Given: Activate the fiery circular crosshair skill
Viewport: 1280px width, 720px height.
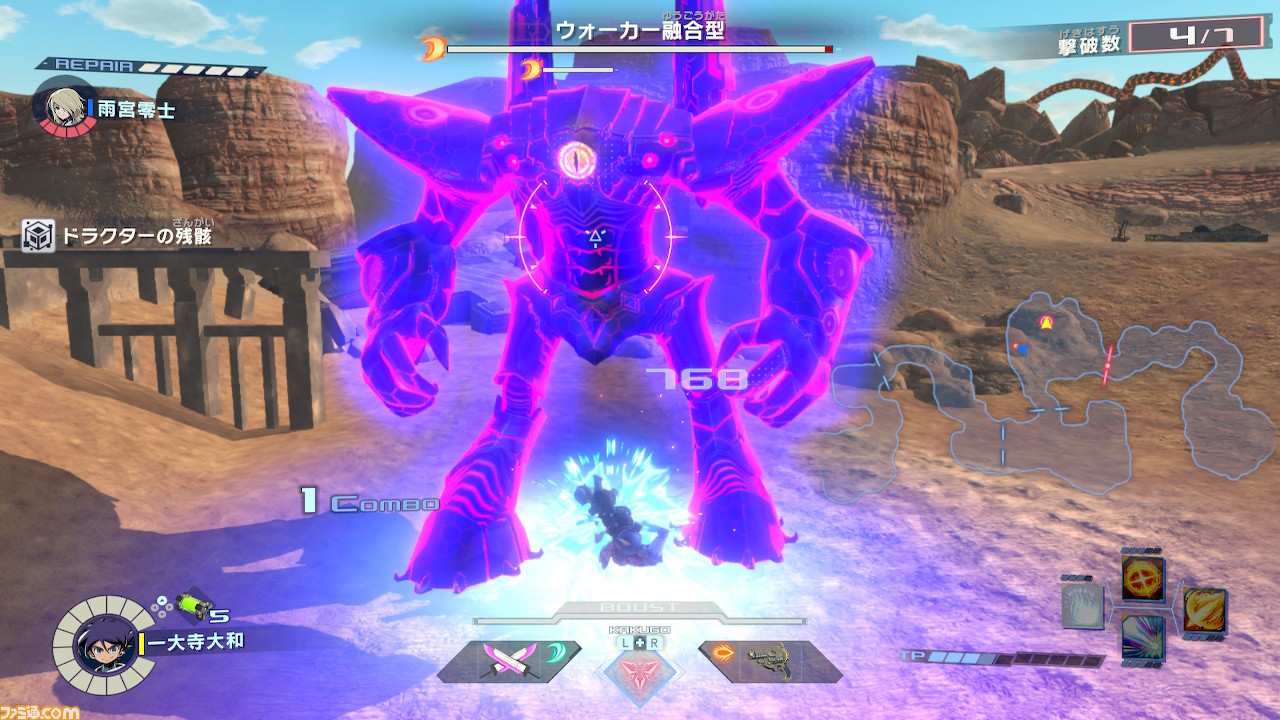Looking at the screenshot, I should click(1142, 578).
